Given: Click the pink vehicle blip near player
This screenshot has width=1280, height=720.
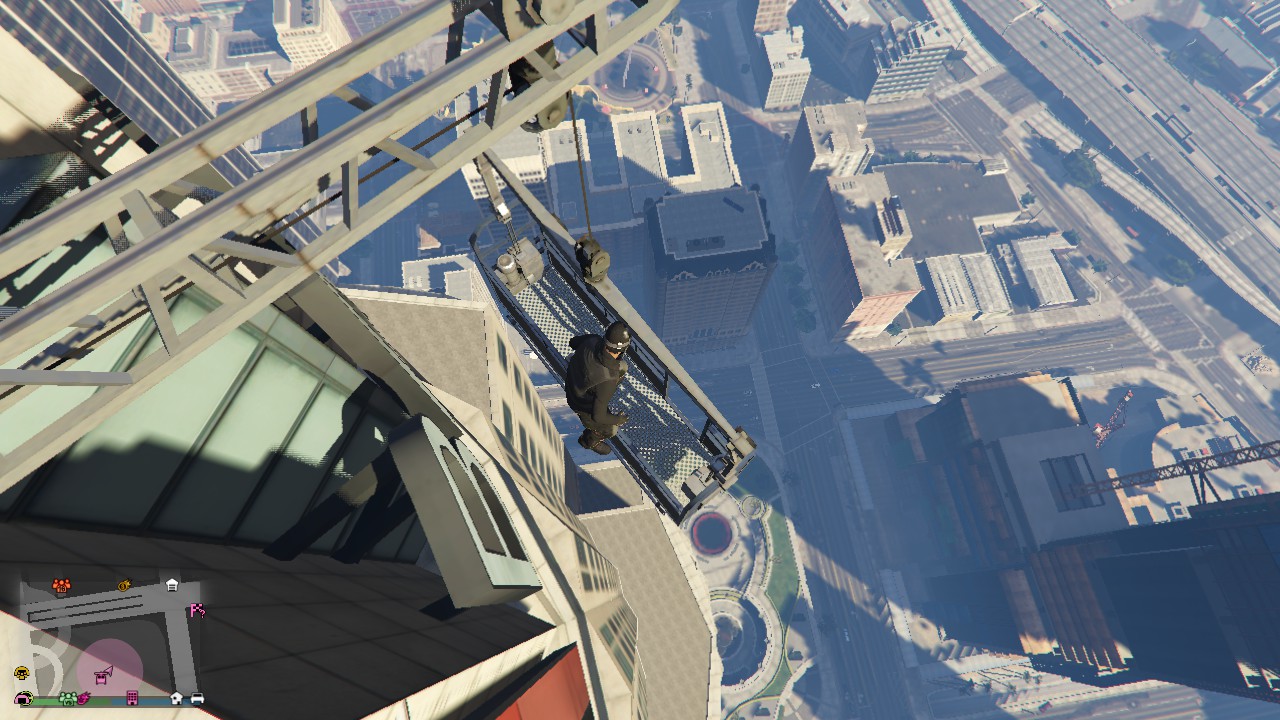Looking at the screenshot, I should (x=102, y=677).
